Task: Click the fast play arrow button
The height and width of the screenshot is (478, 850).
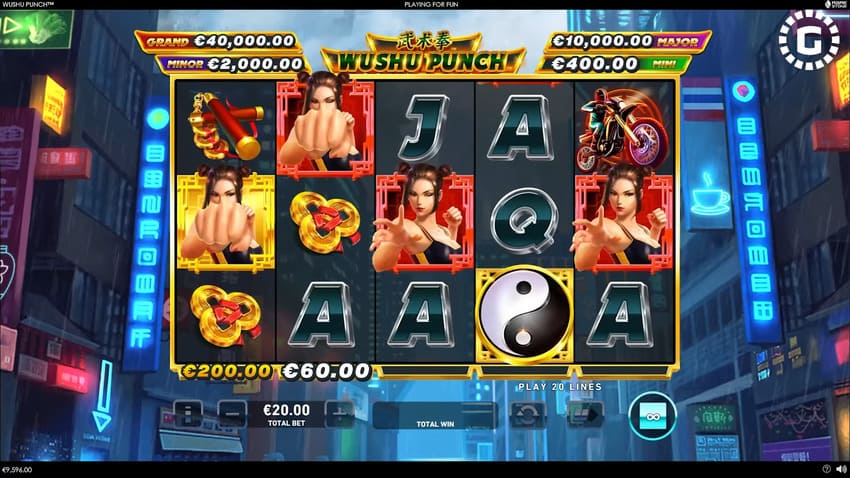Action: pos(585,414)
